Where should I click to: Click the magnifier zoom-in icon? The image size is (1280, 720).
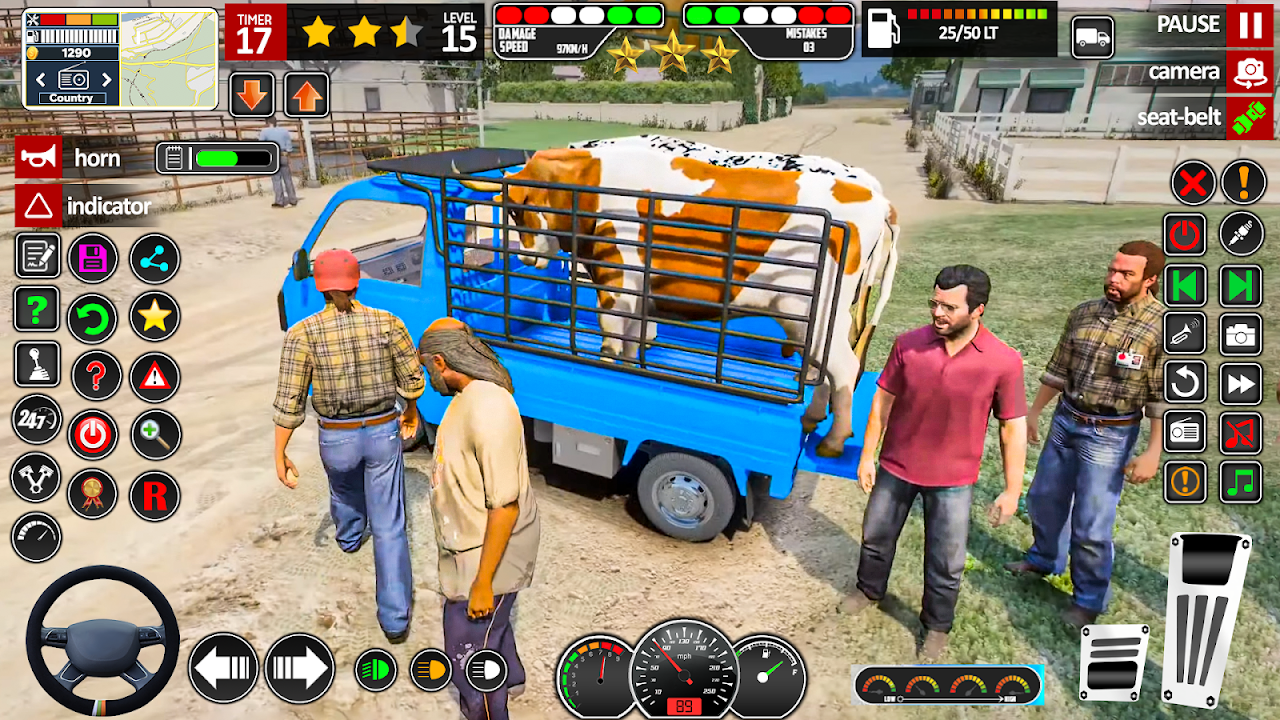[154, 435]
